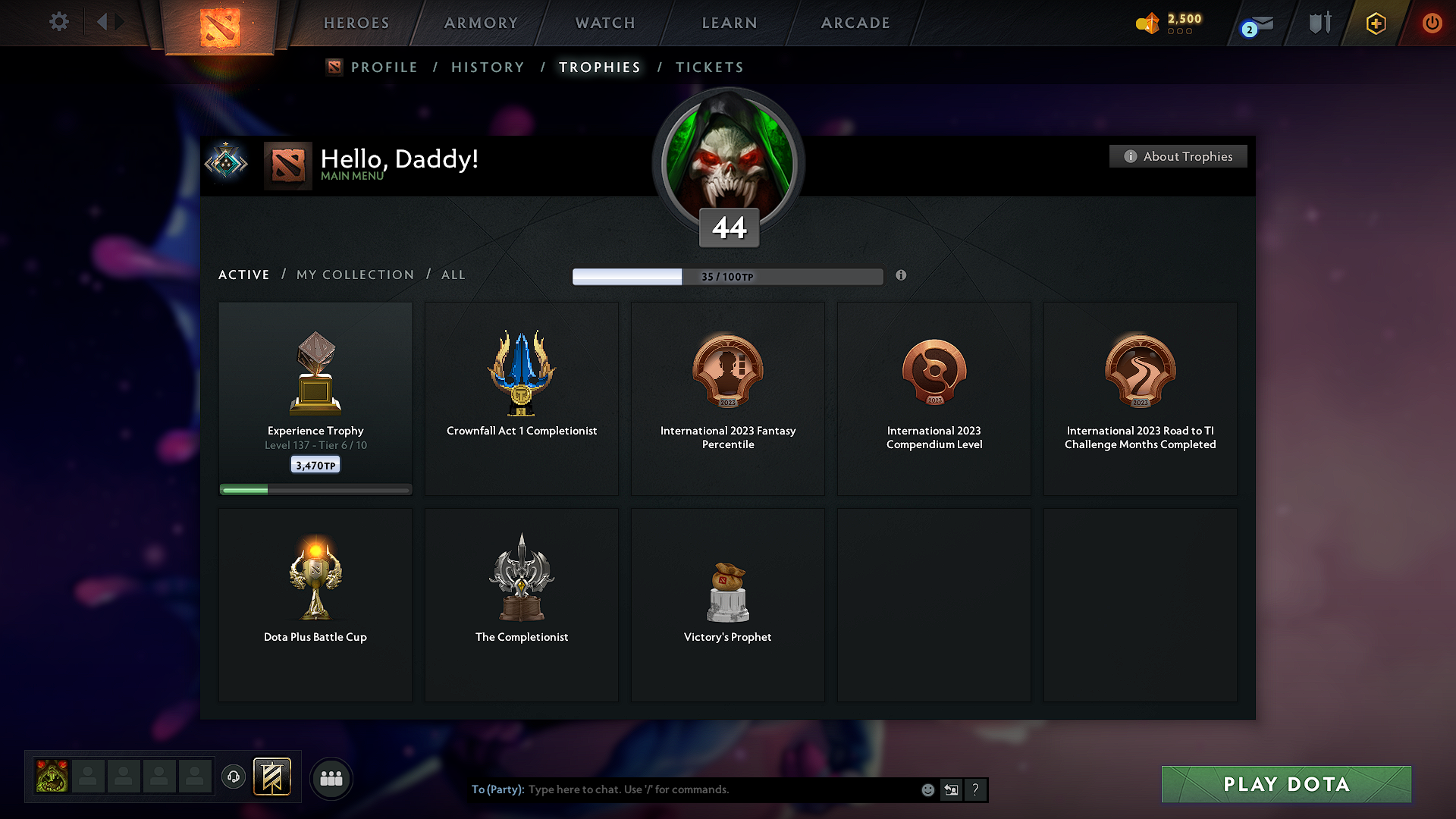The width and height of the screenshot is (1456, 819).
Task: Open the WATCH menu
Action: click(604, 23)
